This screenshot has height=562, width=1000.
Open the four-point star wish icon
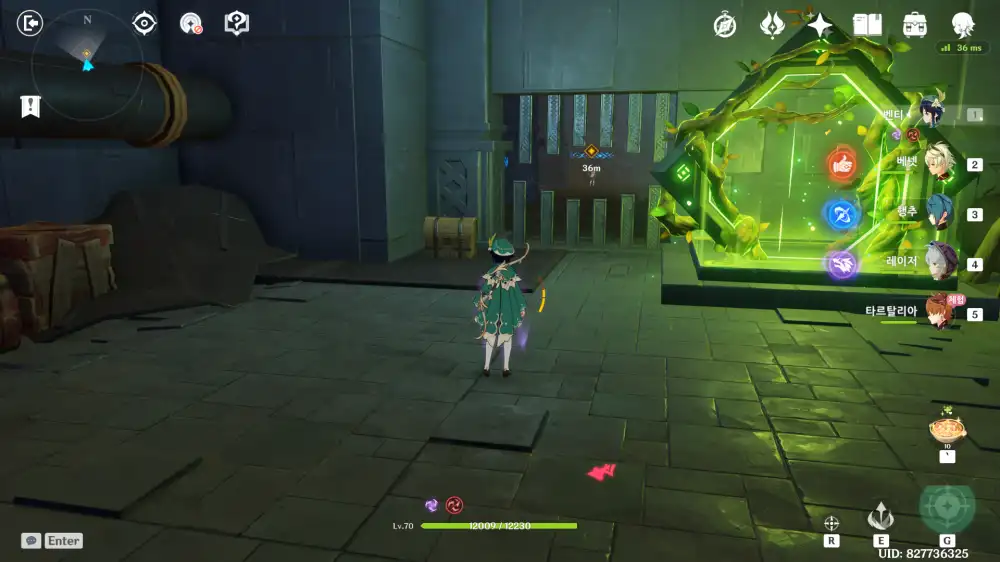(820, 25)
